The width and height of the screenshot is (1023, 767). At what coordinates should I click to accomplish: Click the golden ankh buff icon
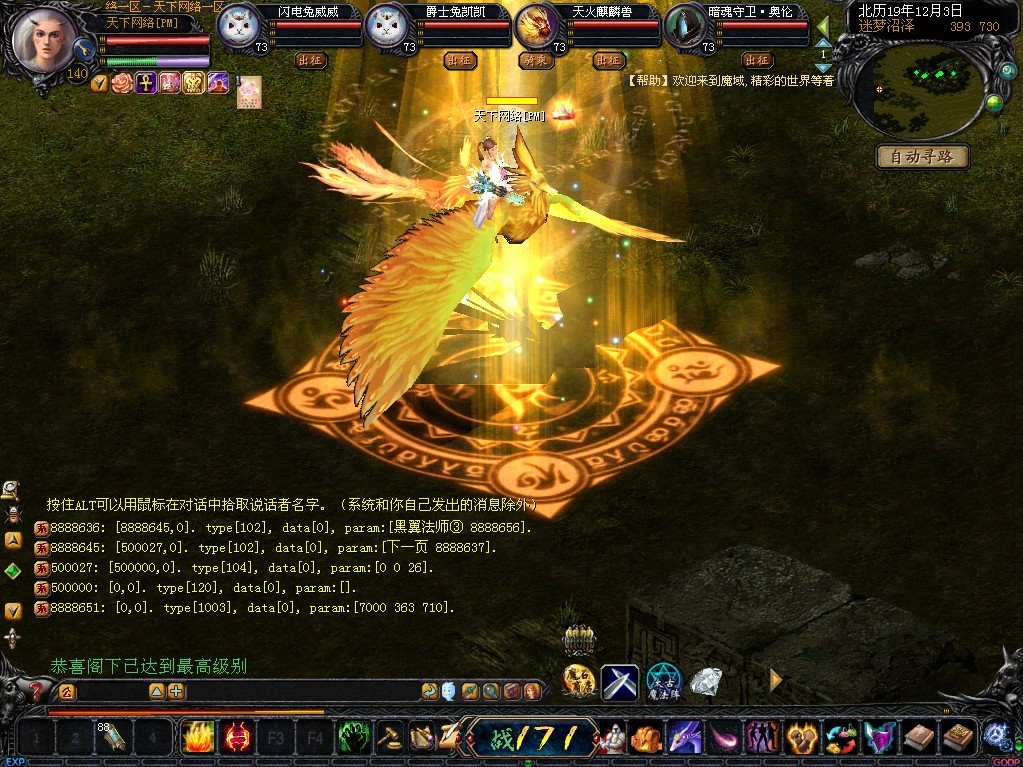(146, 83)
